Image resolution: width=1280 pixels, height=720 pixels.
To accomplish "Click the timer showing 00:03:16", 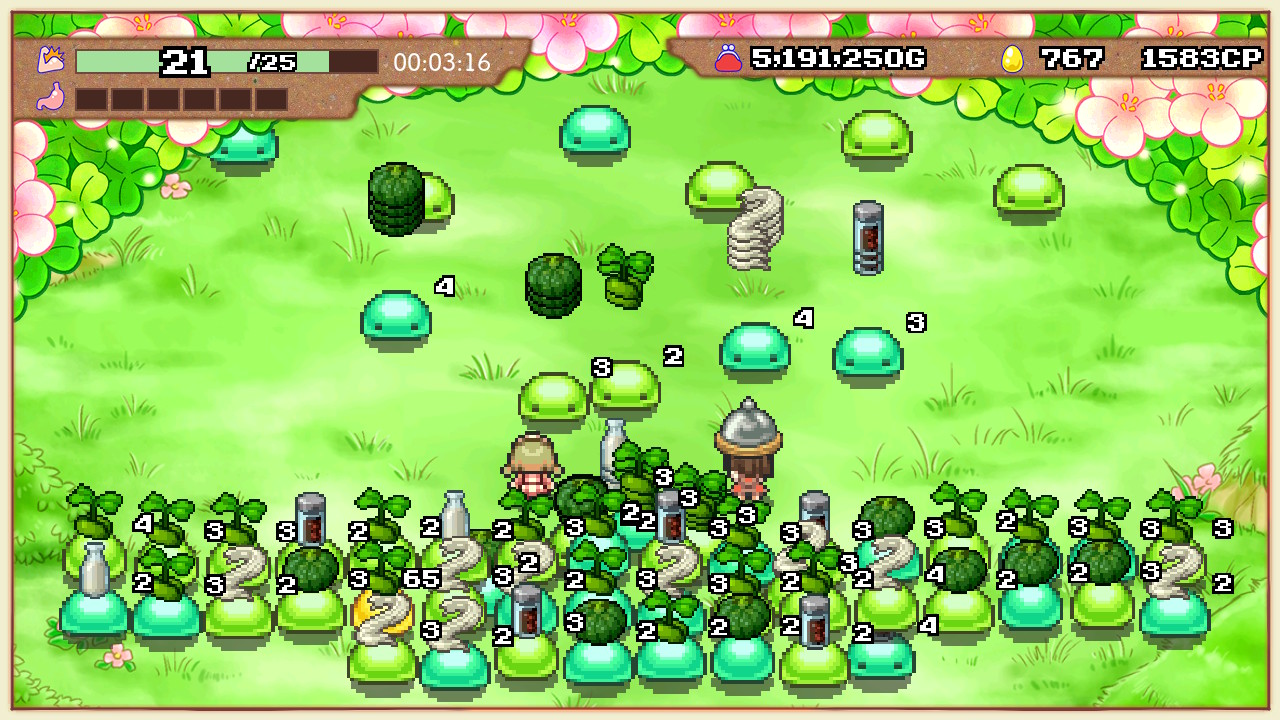I will [x=441, y=60].
